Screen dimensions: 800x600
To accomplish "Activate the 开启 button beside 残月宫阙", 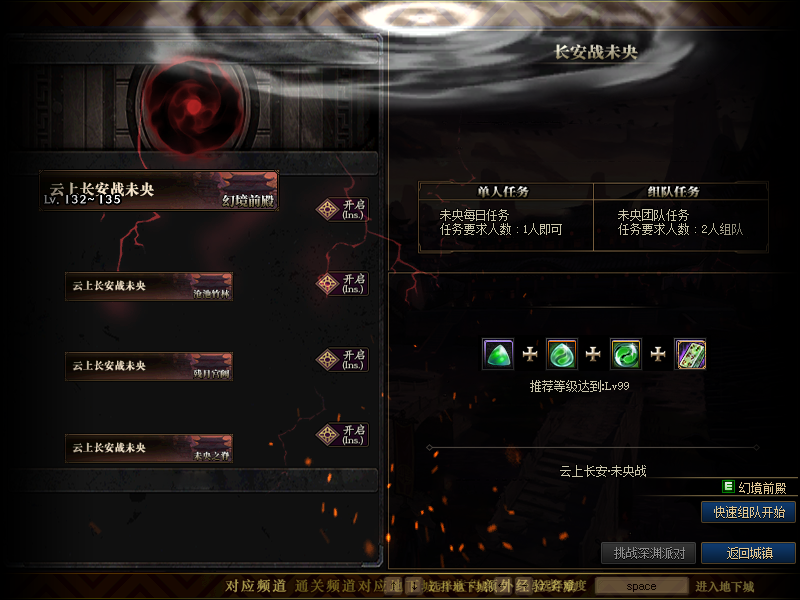I will (343, 359).
